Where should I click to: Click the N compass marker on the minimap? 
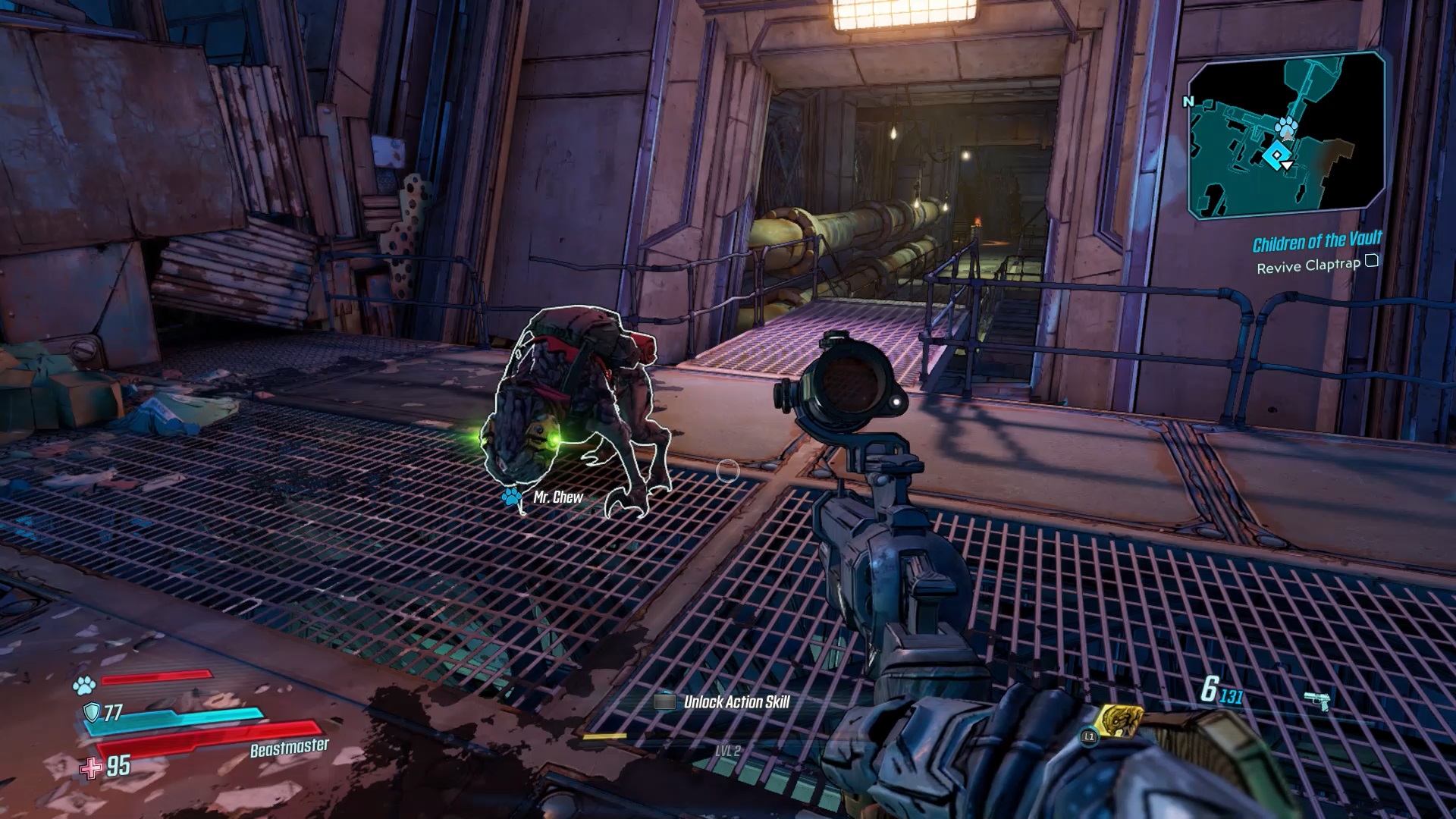click(1188, 99)
